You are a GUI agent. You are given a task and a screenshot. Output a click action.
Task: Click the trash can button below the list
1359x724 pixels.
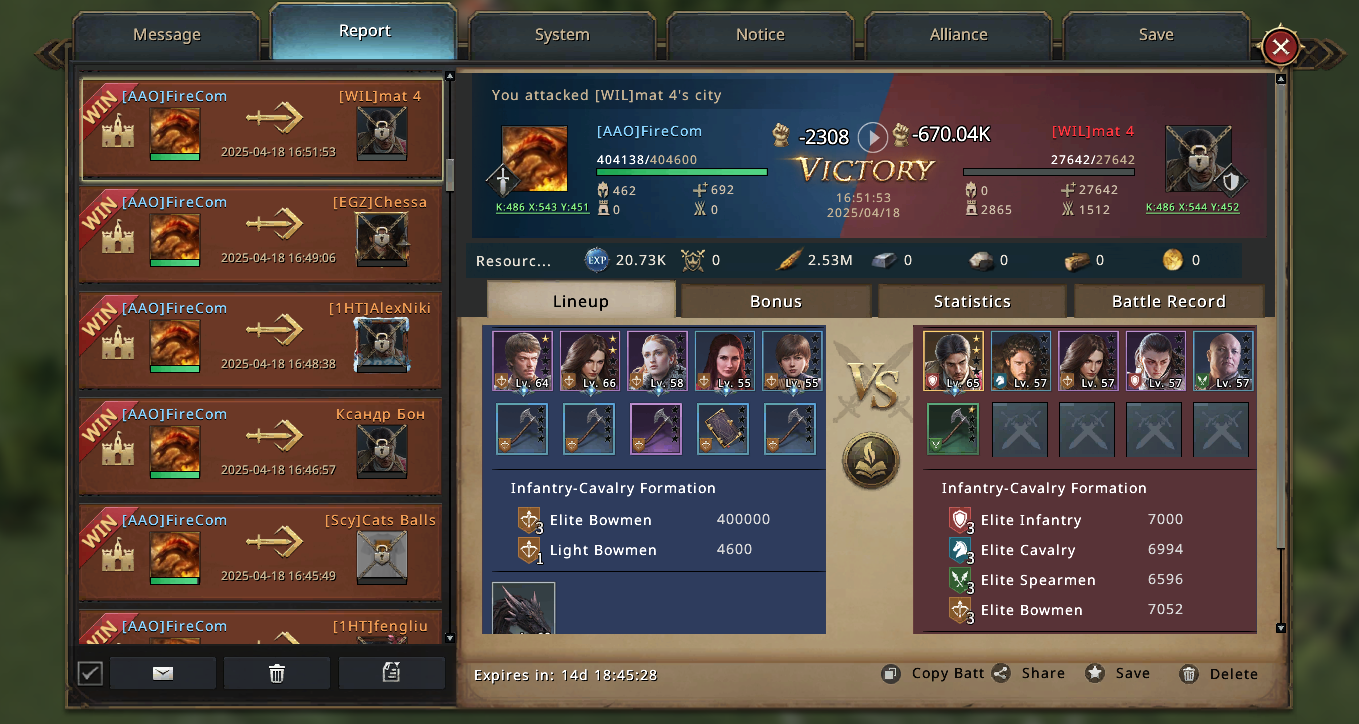tap(277, 673)
